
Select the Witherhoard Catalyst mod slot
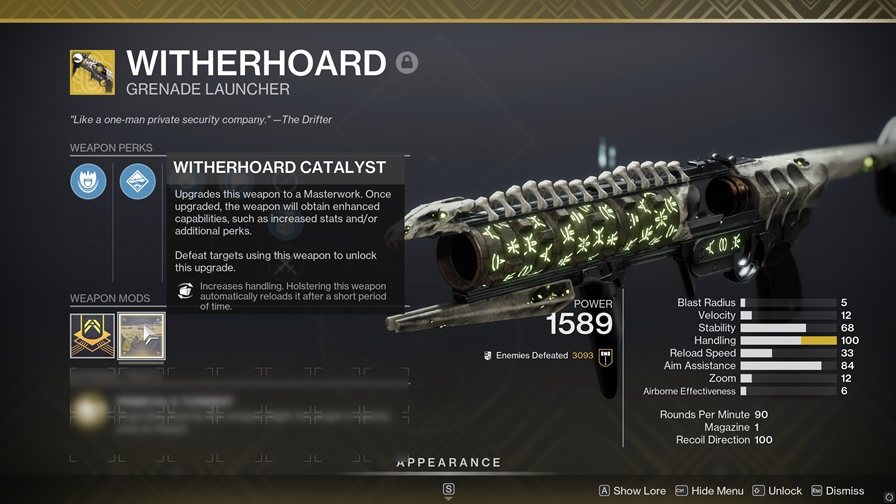click(141, 336)
